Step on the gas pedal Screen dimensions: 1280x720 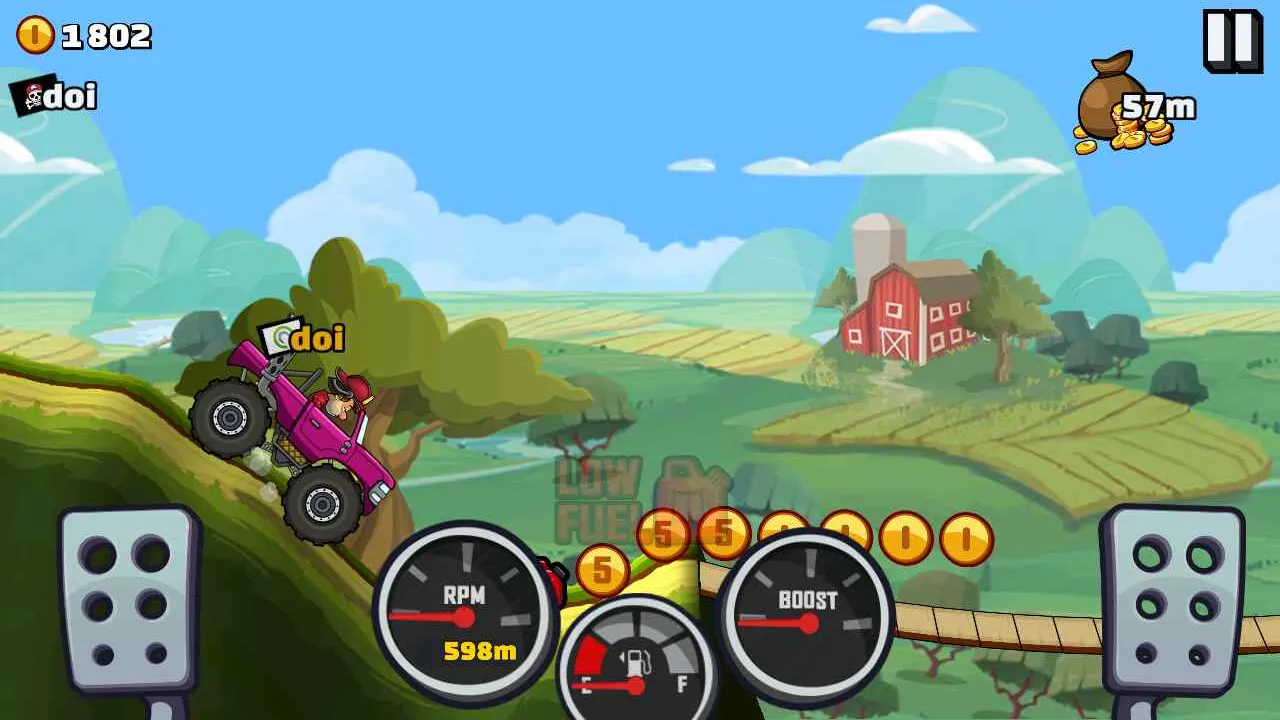(1172, 602)
